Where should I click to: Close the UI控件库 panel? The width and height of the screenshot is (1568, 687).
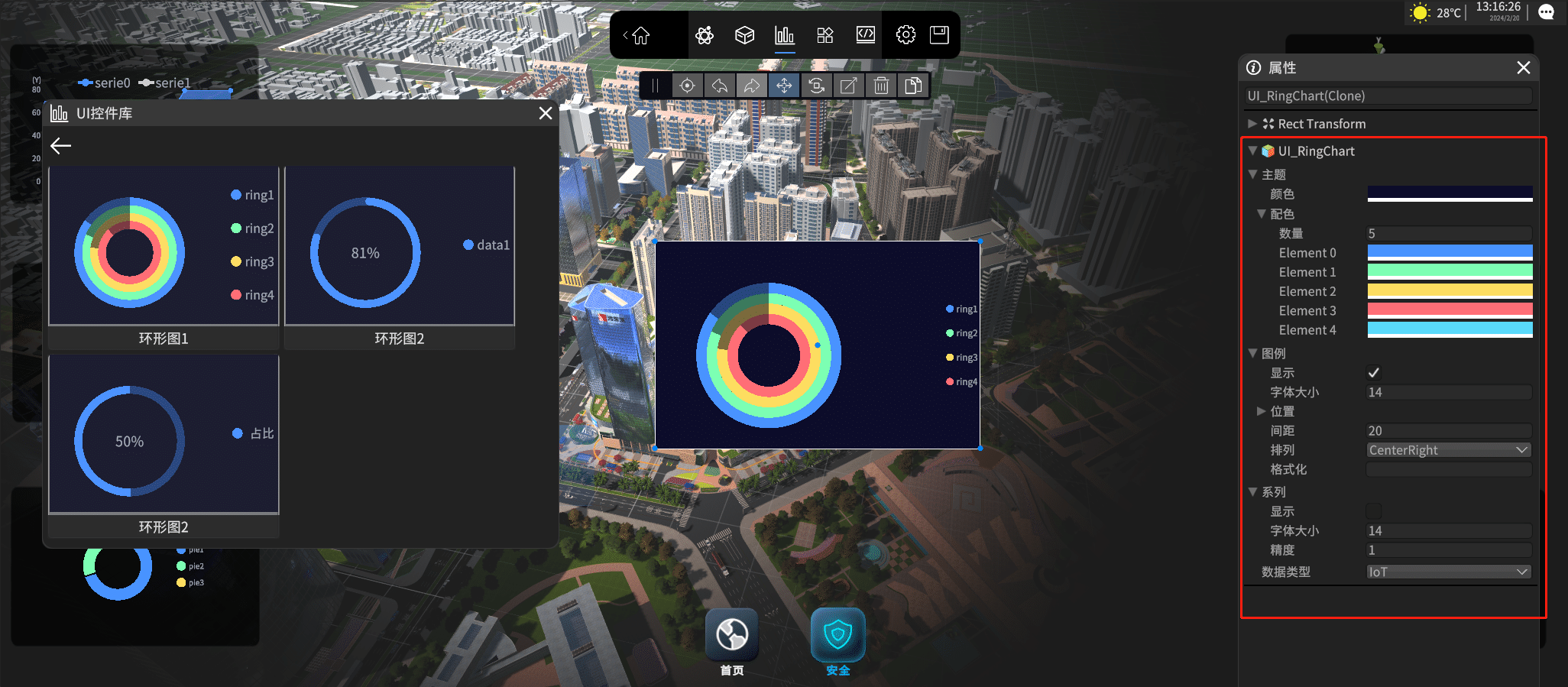click(x=546, y=113)
